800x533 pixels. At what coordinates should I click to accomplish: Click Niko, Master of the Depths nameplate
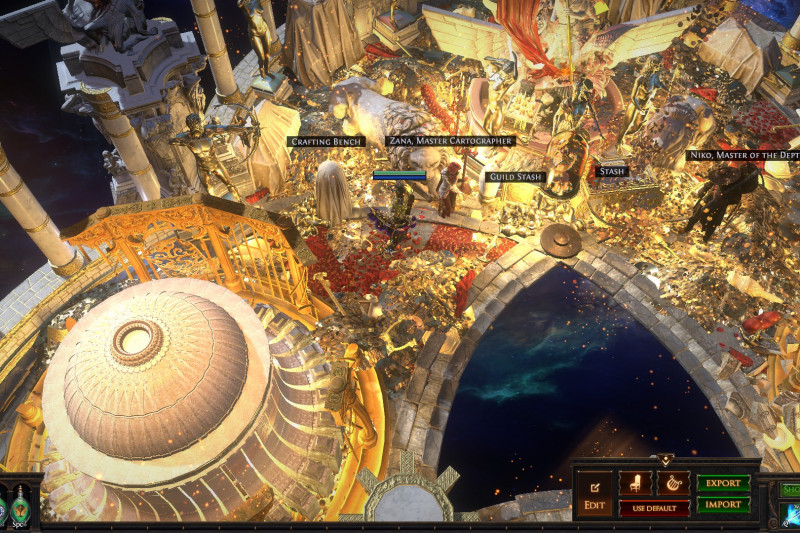743,155
